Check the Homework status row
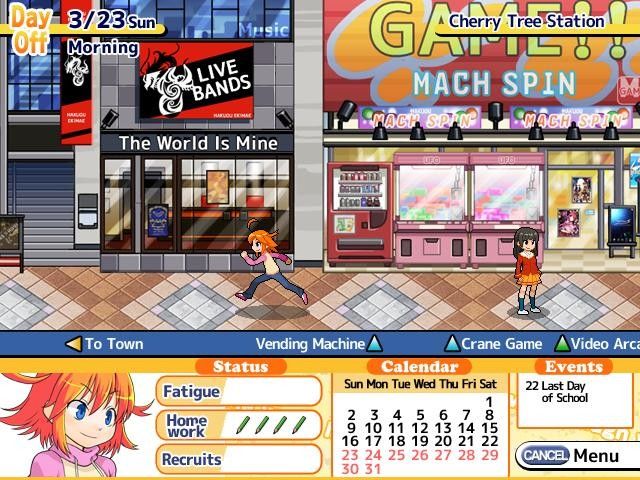 (x=238, y=425)
